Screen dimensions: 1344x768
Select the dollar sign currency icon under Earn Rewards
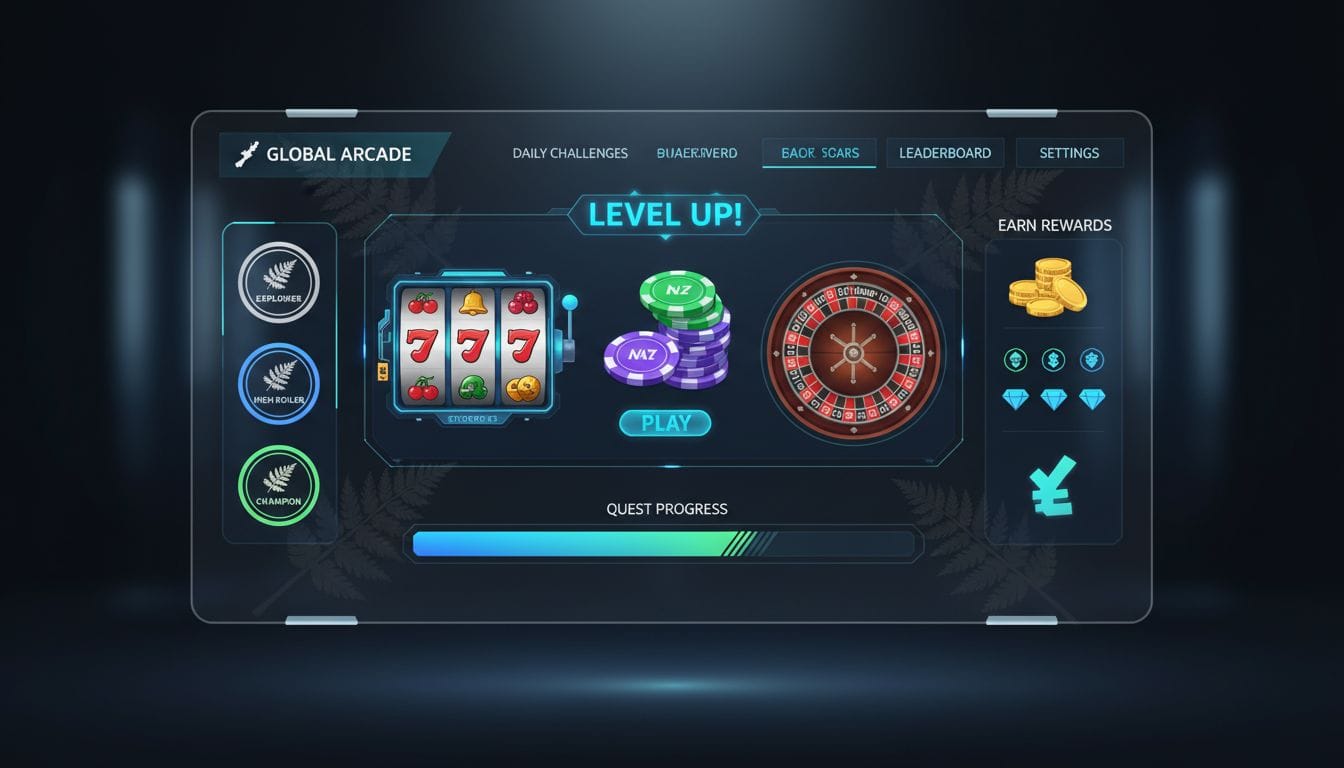coord(1052,359)
